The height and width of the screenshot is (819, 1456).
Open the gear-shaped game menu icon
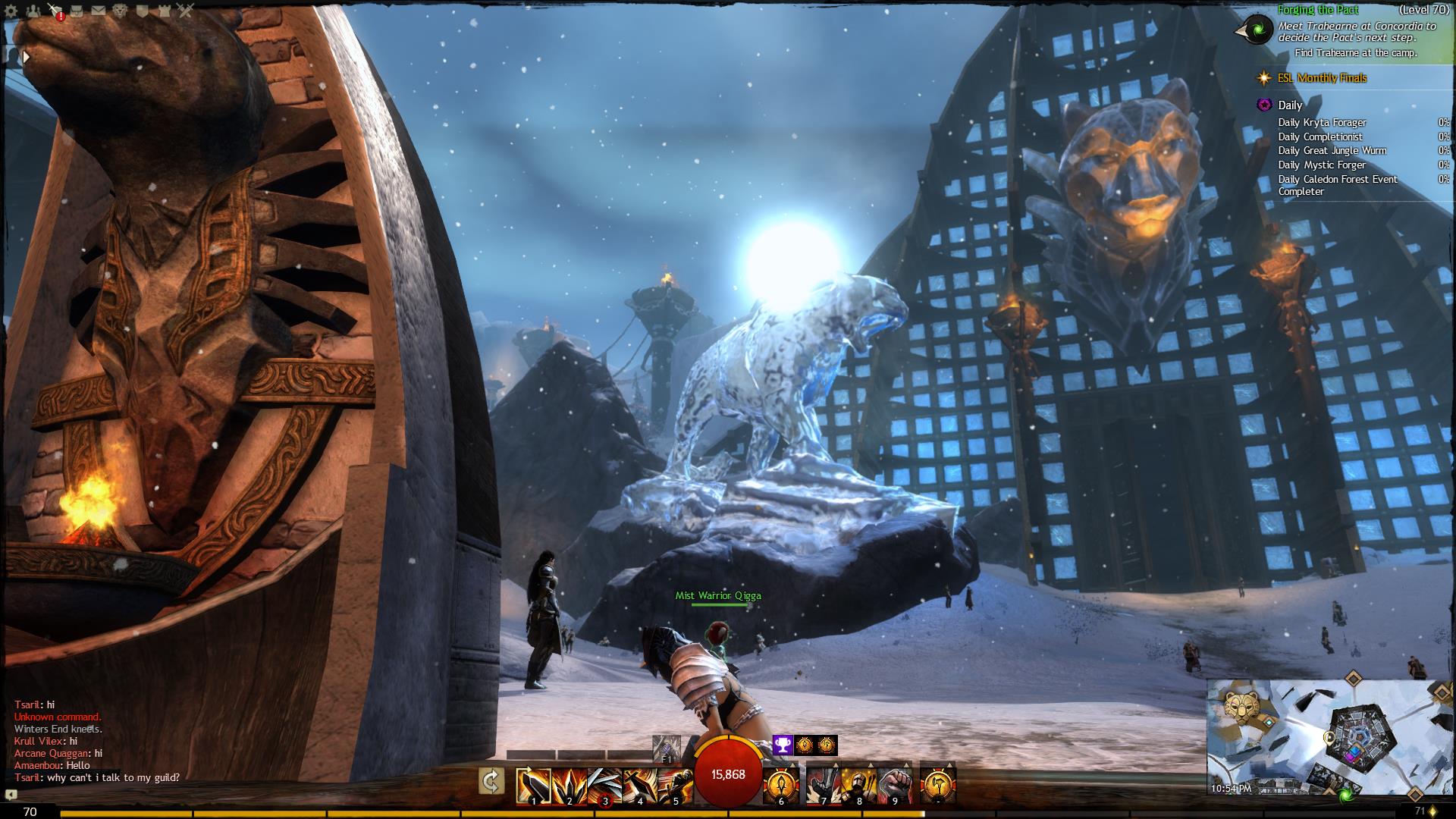point(11,11)
